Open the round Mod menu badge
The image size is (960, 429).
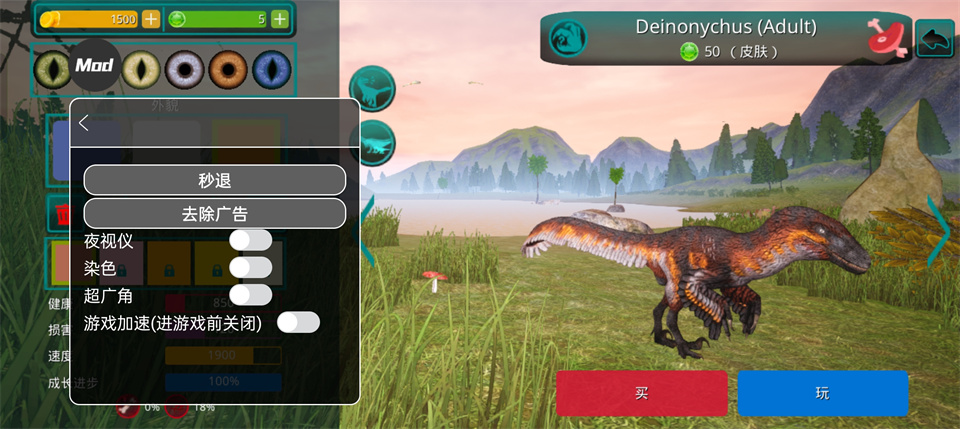point(95,65)
